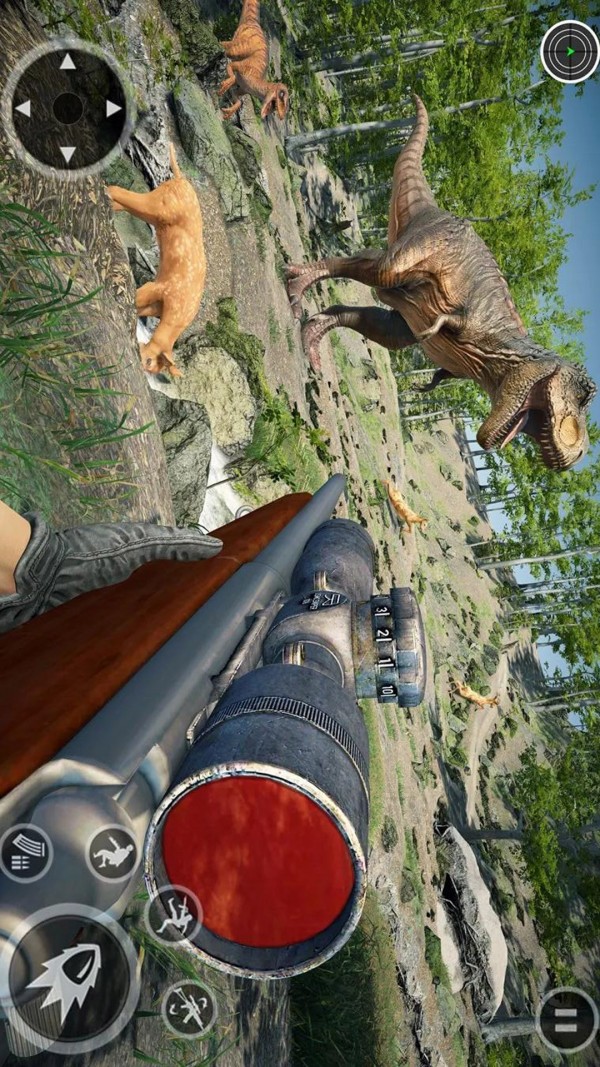Click the right-pointing arrow on the movement pad
Viewport: 600px width, 1067px height.
pos(113,108)
